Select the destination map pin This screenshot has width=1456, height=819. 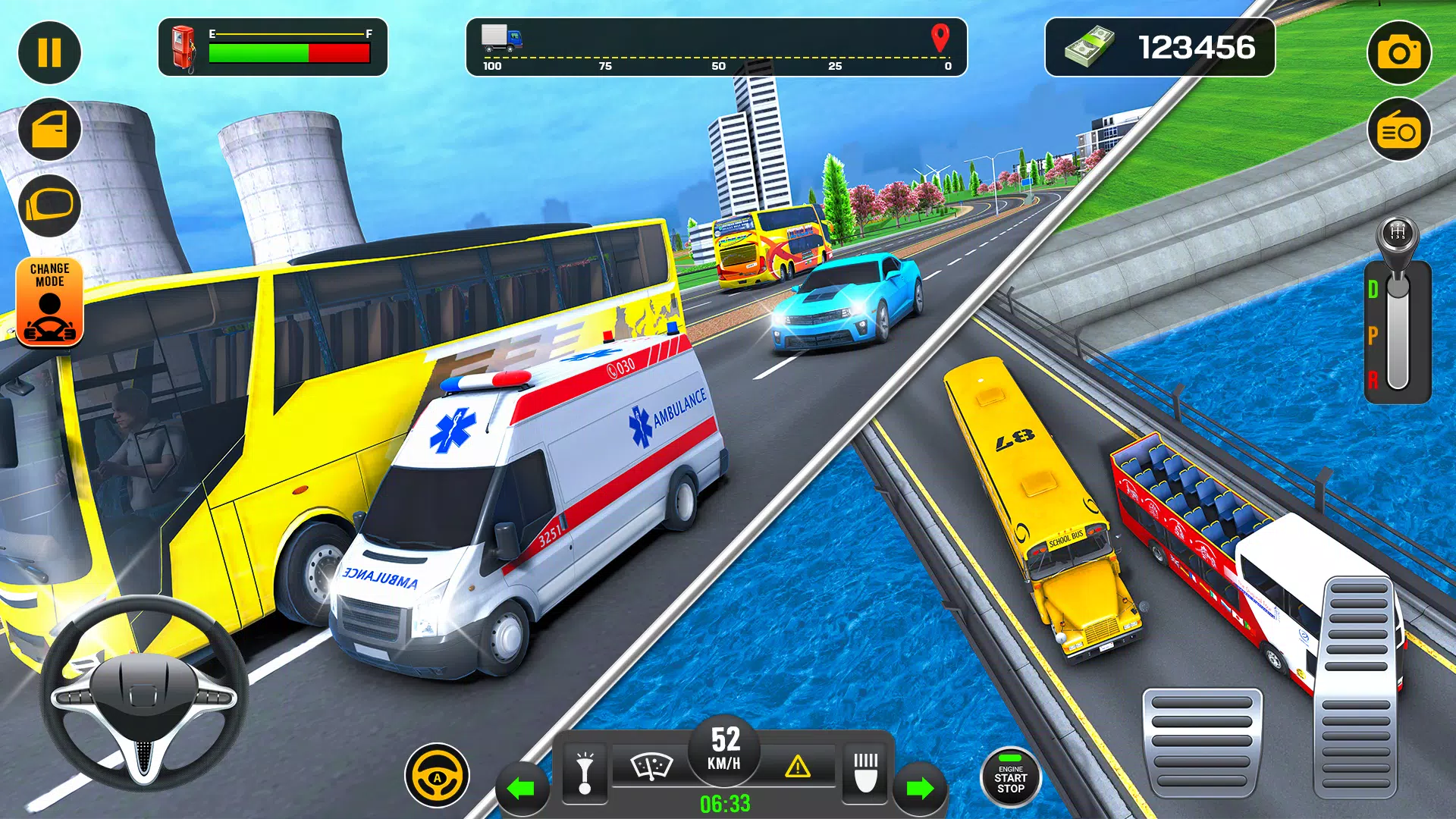point(940,38)
